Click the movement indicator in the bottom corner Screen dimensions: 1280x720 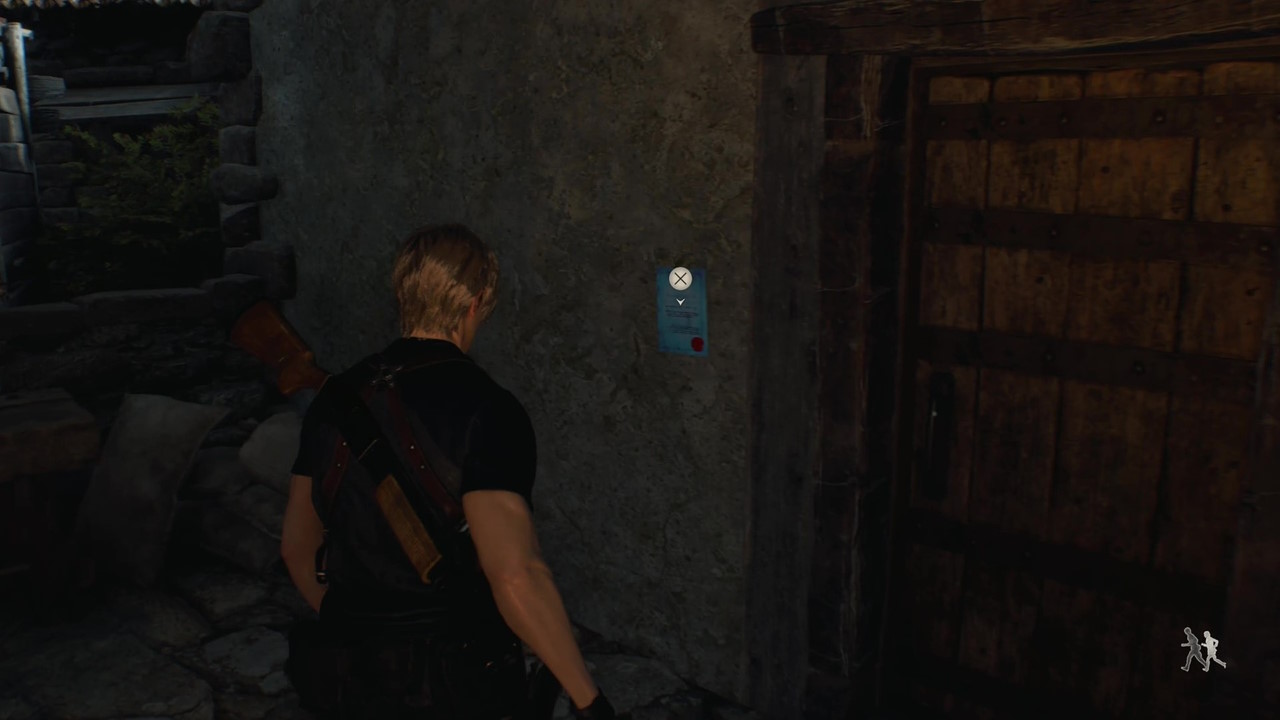coord(1203,648)
